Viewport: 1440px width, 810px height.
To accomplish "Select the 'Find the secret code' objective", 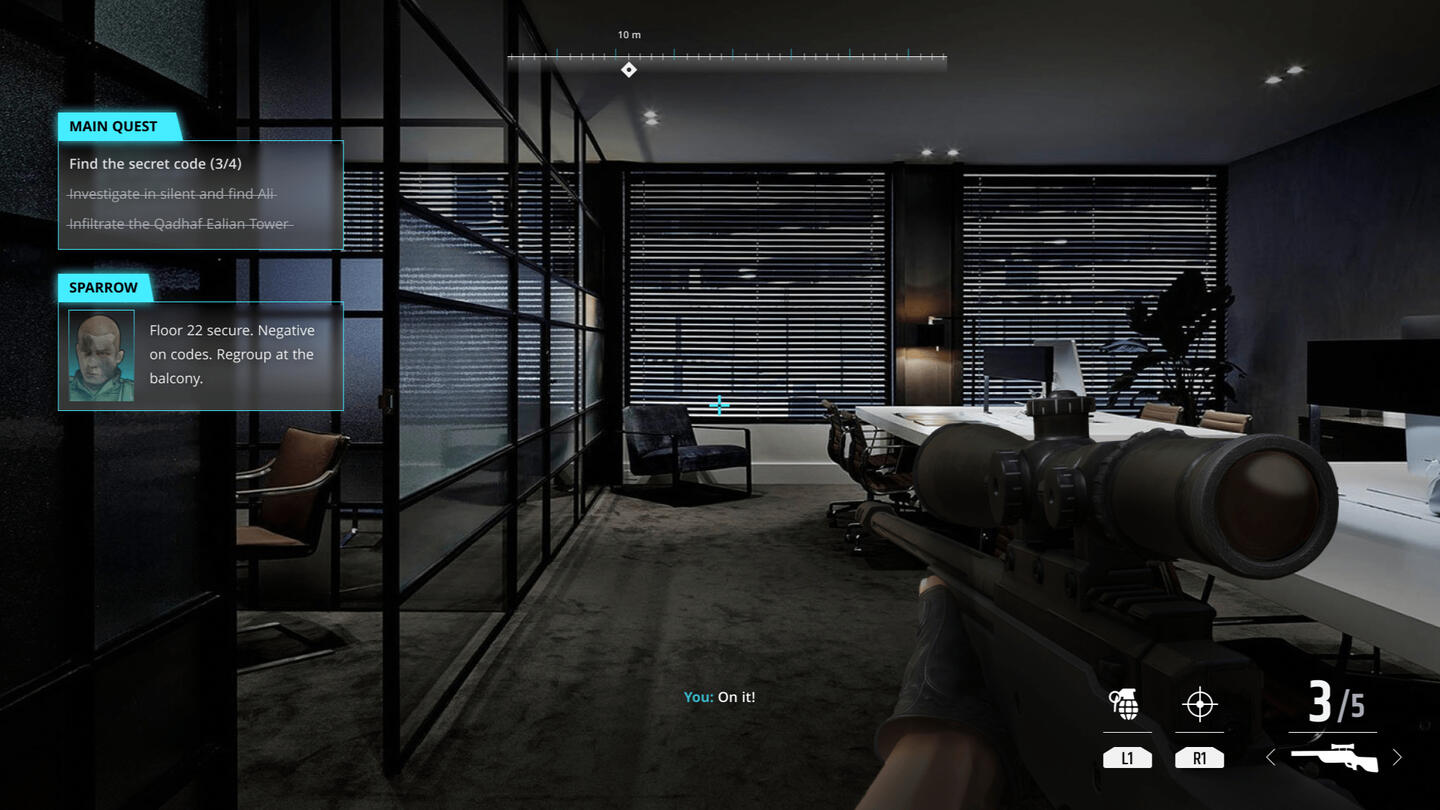I will [155, 164].
